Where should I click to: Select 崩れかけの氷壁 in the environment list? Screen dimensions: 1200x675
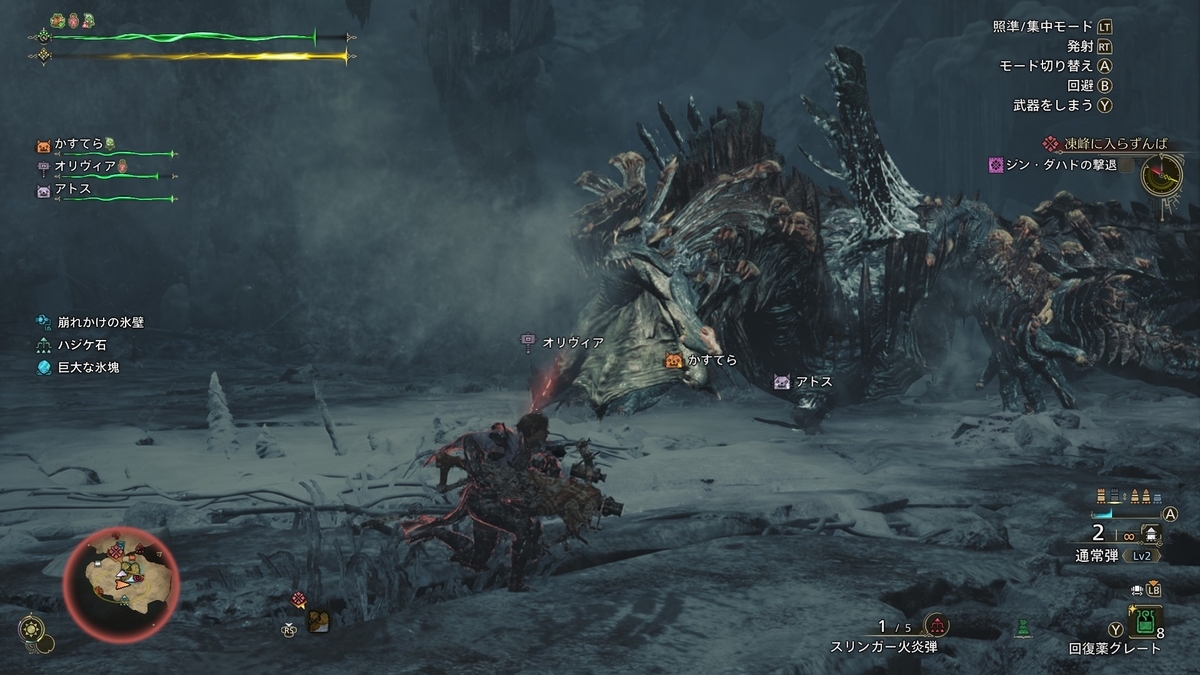[98, 322]
